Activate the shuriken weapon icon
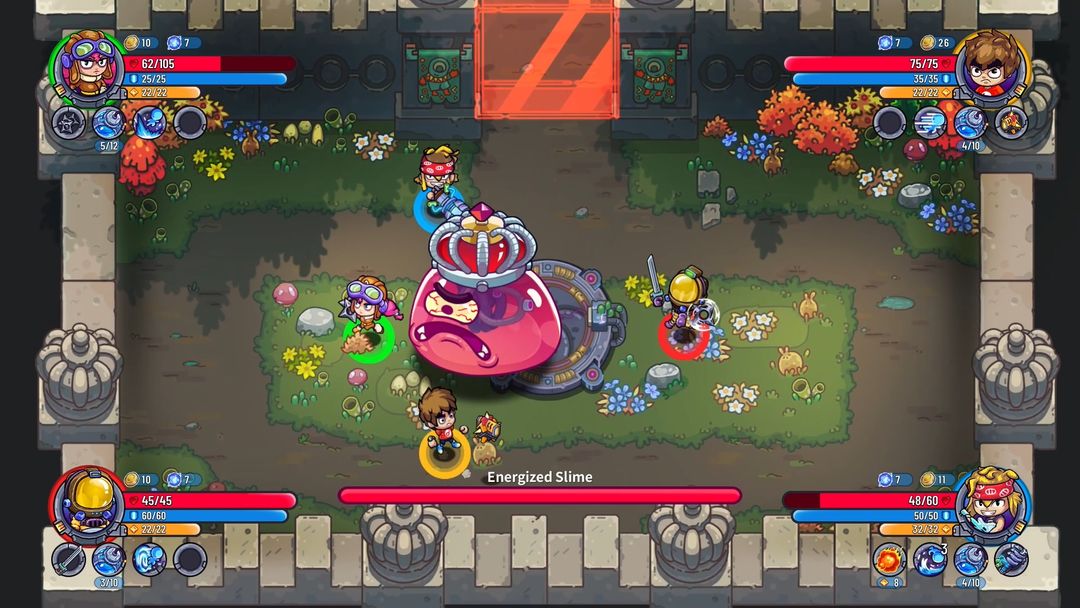 click(68, 123)
